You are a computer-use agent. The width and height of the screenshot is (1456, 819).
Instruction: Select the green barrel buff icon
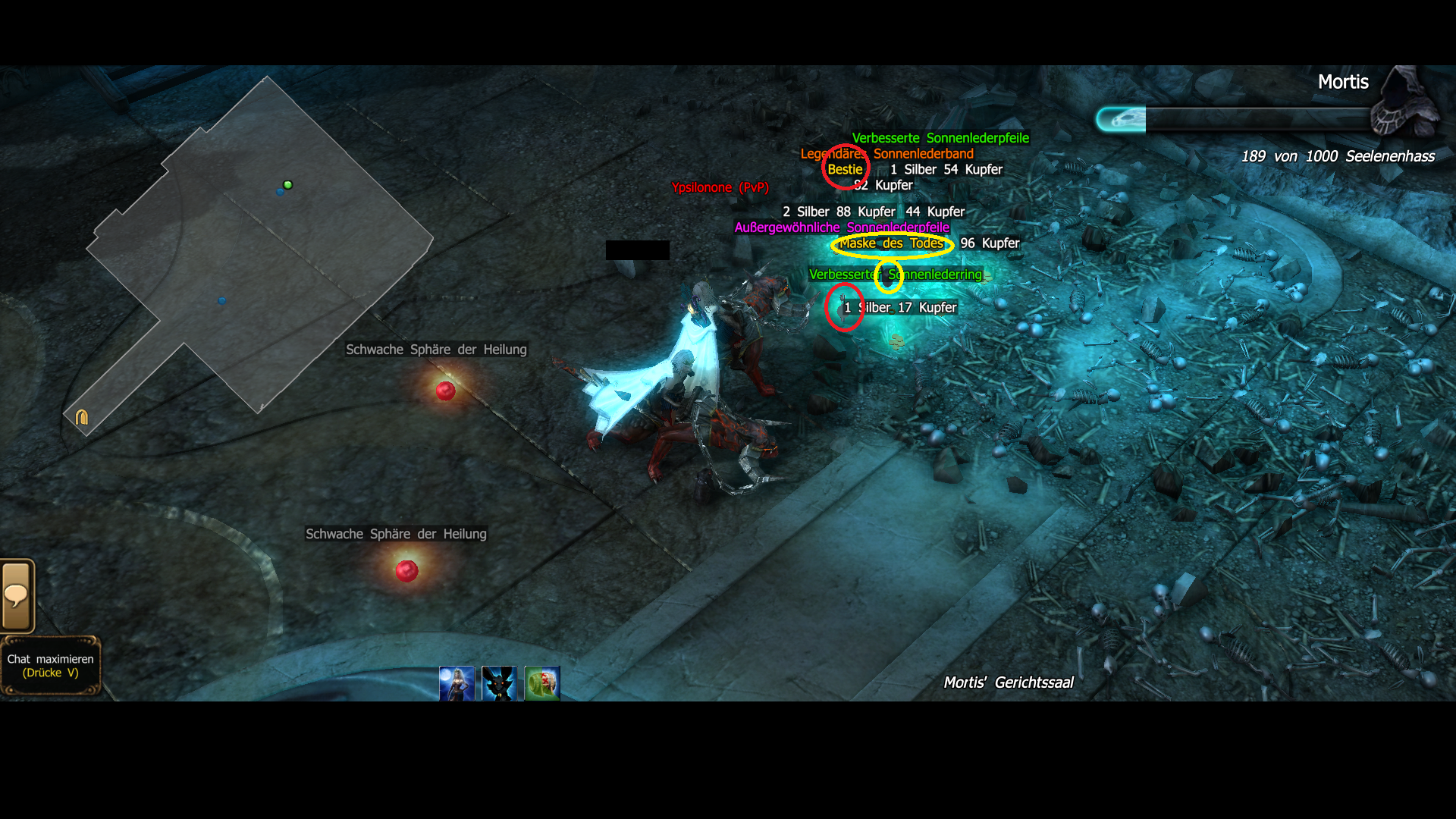[x=542, y=683]
